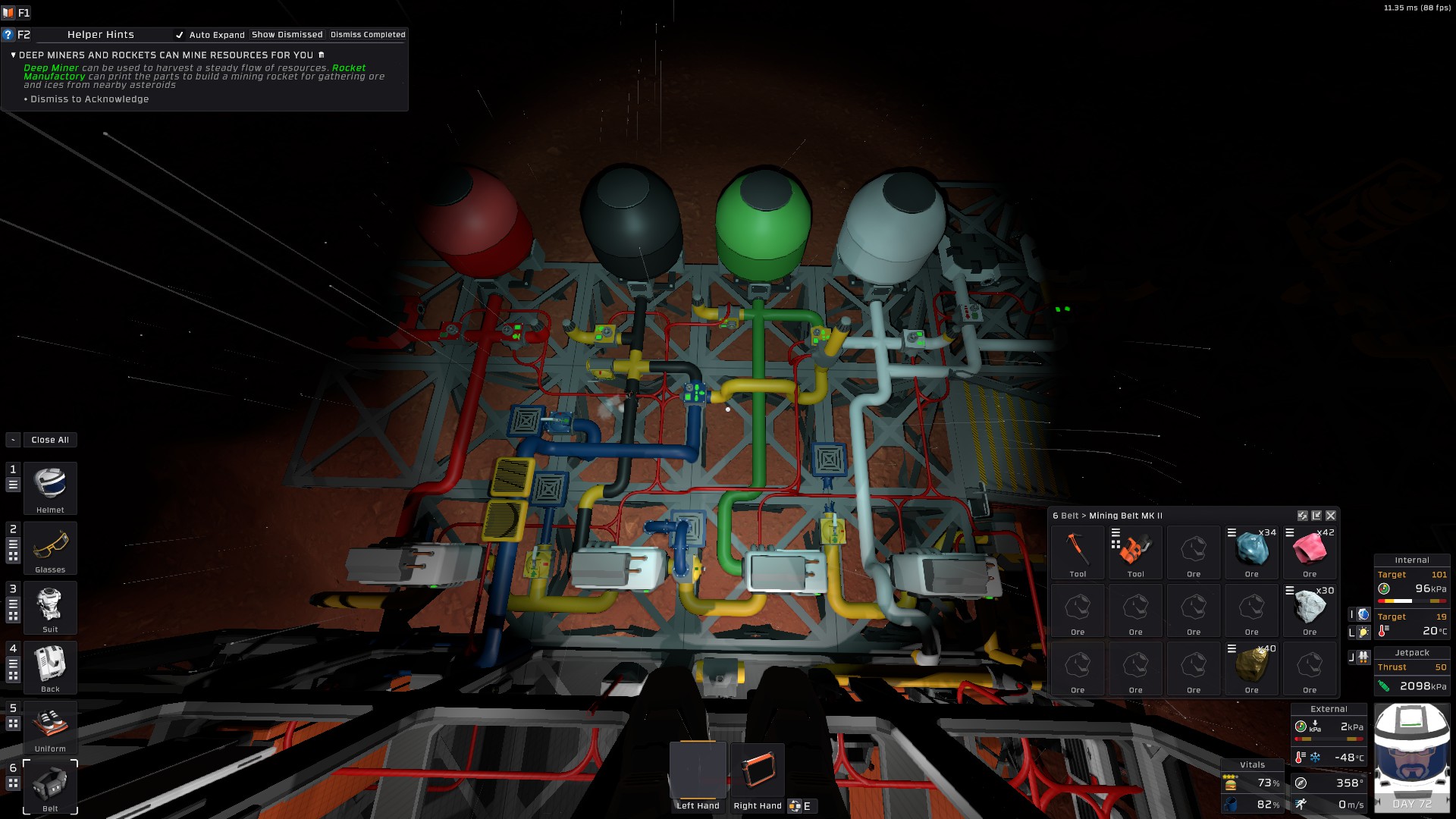The width and height of the screenshot is (1456, 819).
Task: Dismiss Completed helper hints
Action: [368, 35]
